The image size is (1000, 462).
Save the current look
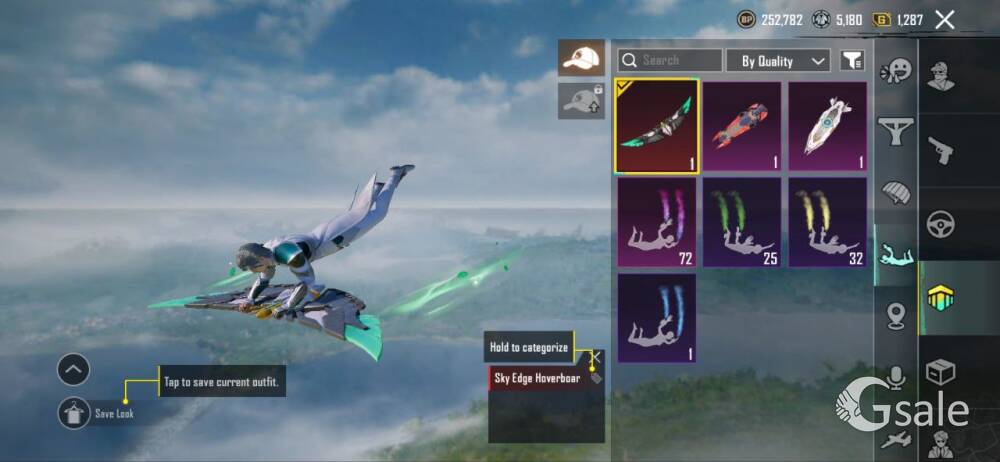tap(75, 413)
